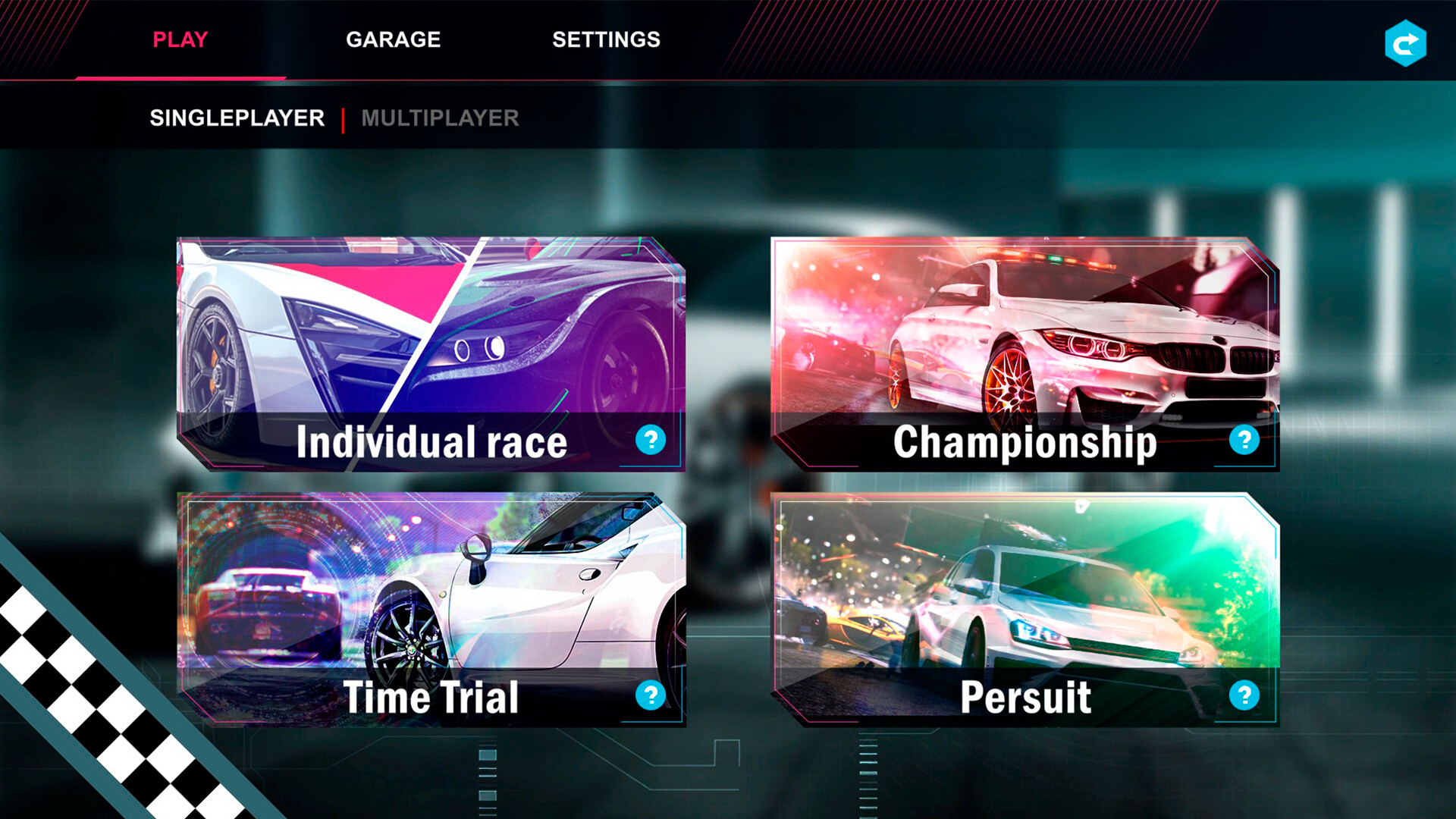Open the Championship mode panel
The height and width of the screenshot is (819, 1456).
1024,349
